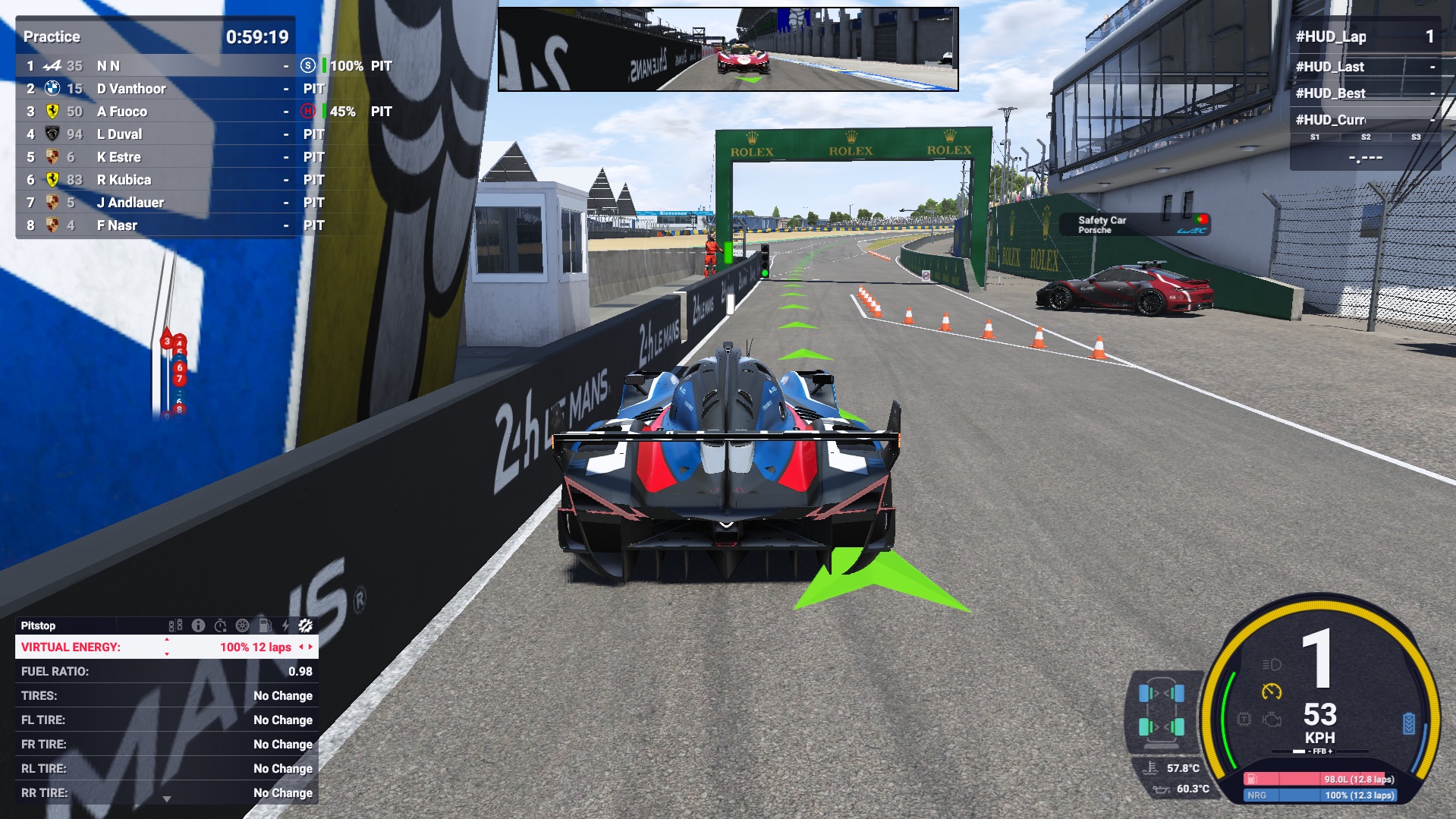The image size is (1456, 819).
Task: Switch to the info icon tab
Action: [198, 625]
